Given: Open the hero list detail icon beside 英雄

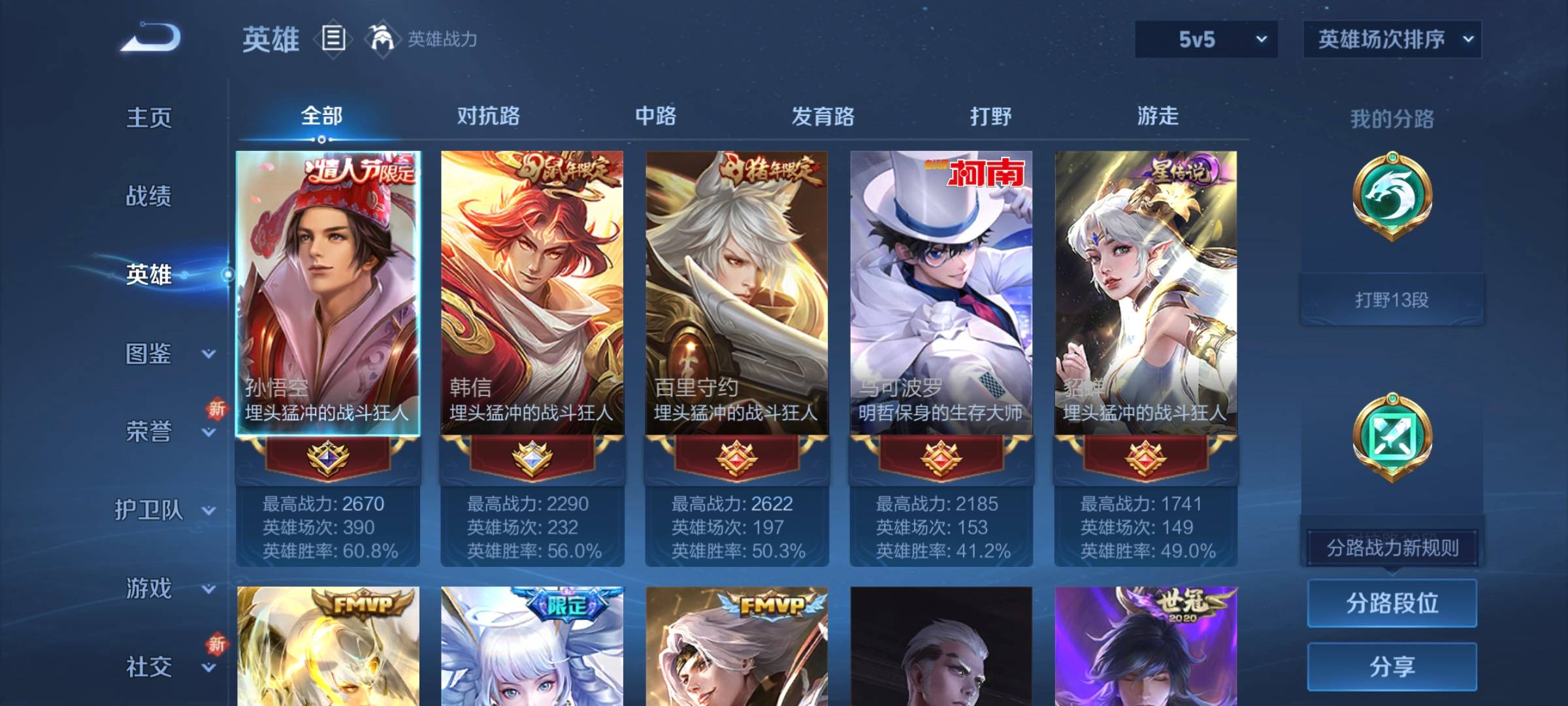Looking at the screenshot, I should (333, 39).
